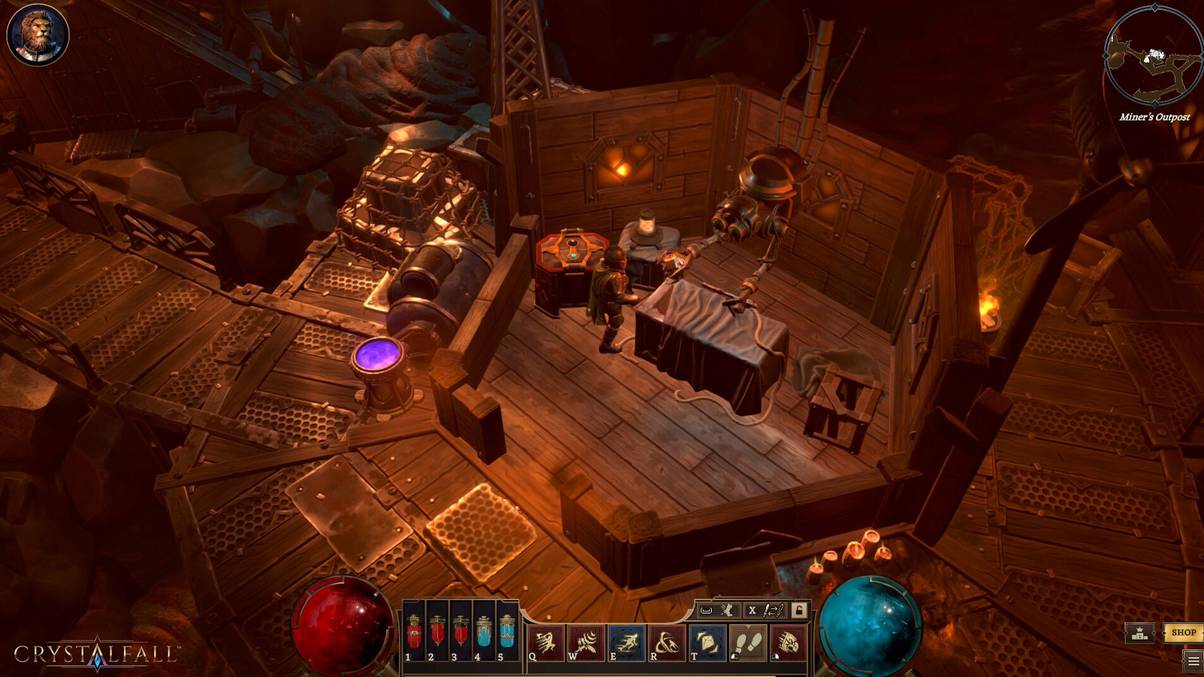Select the clawed fist attack skill slot
This screenshot has height=677, width=1204.
pyautogui.click(x=787, y=643)
